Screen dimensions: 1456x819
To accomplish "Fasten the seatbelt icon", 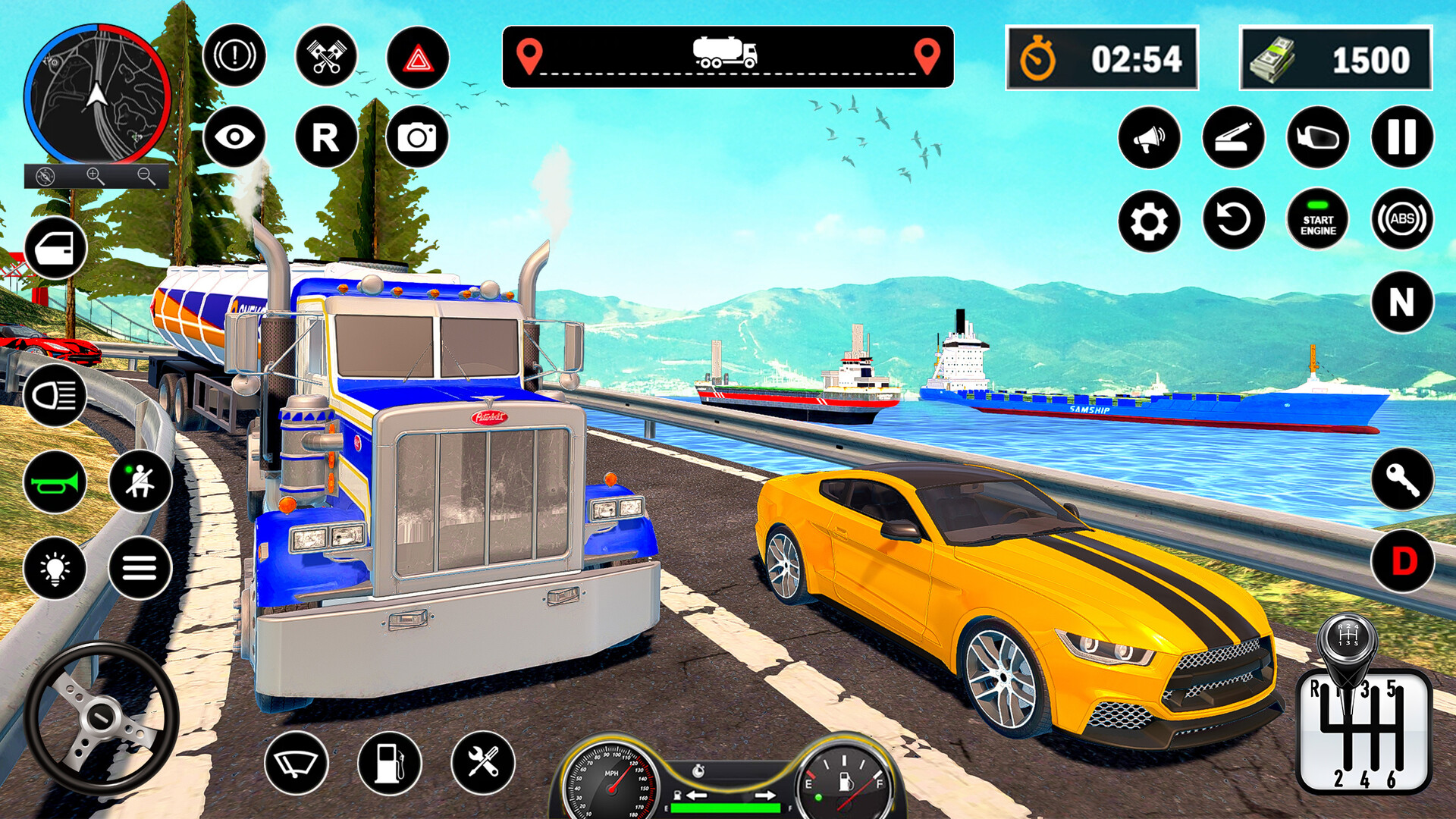I will point(140,482).
